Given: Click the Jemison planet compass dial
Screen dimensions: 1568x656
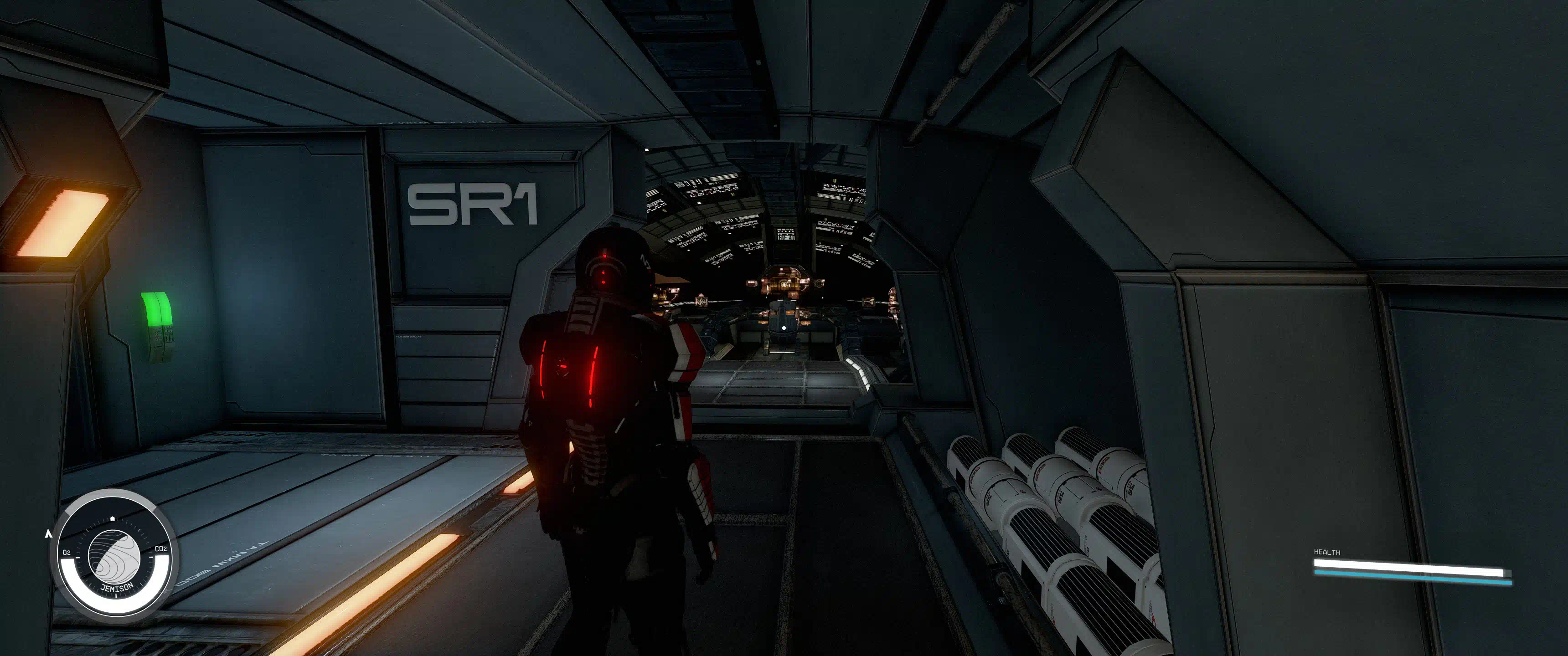Looking at the screenshot, I should [114, 556].
